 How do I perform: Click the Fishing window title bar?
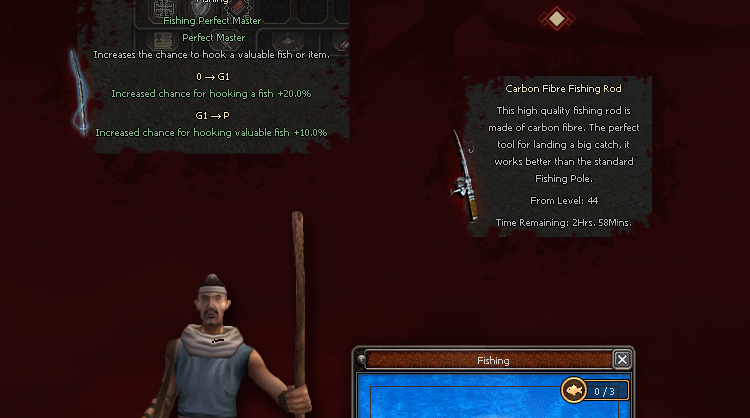click(492, 360)
